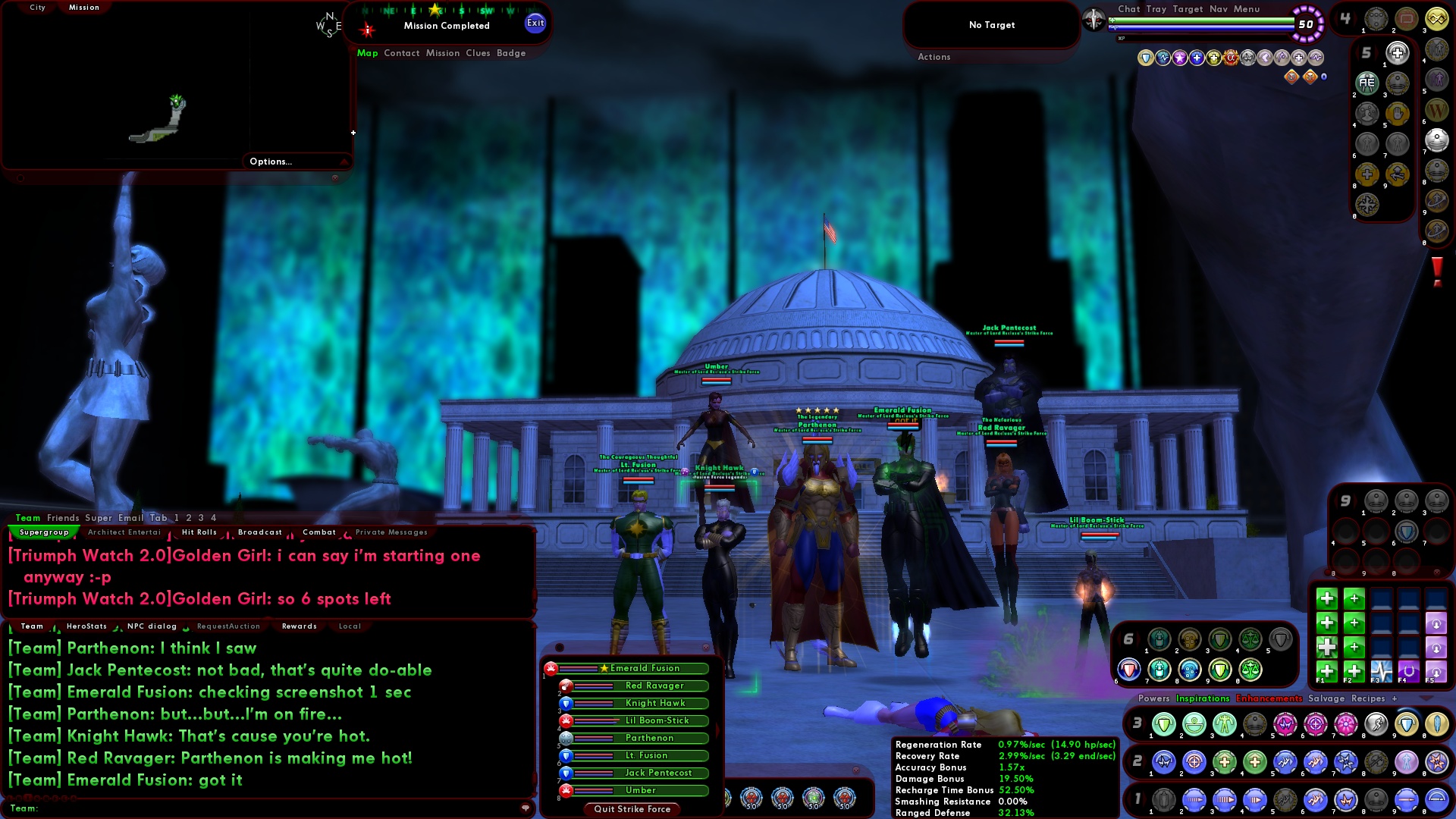Activate the purple star buff icon near health bar
Screen dimensions: 1456x819
[1180, 56]
